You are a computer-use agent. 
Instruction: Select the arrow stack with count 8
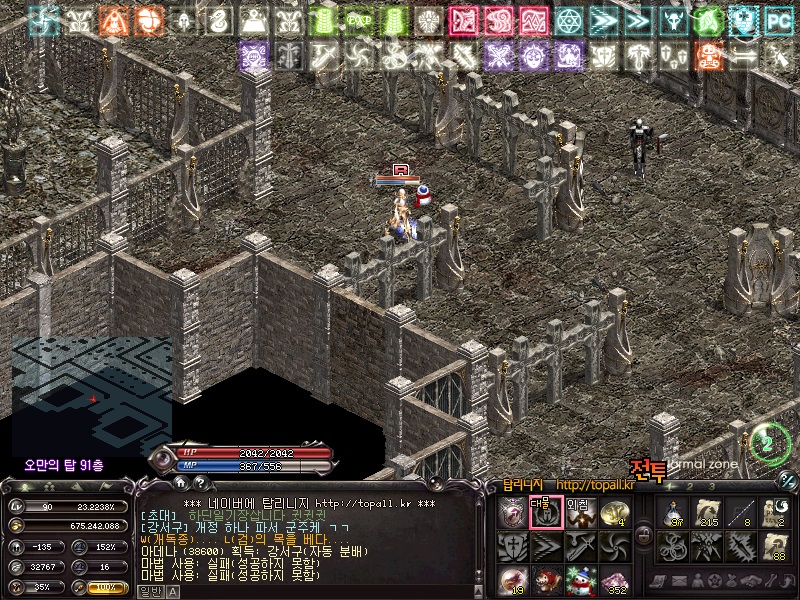[742, 512]
